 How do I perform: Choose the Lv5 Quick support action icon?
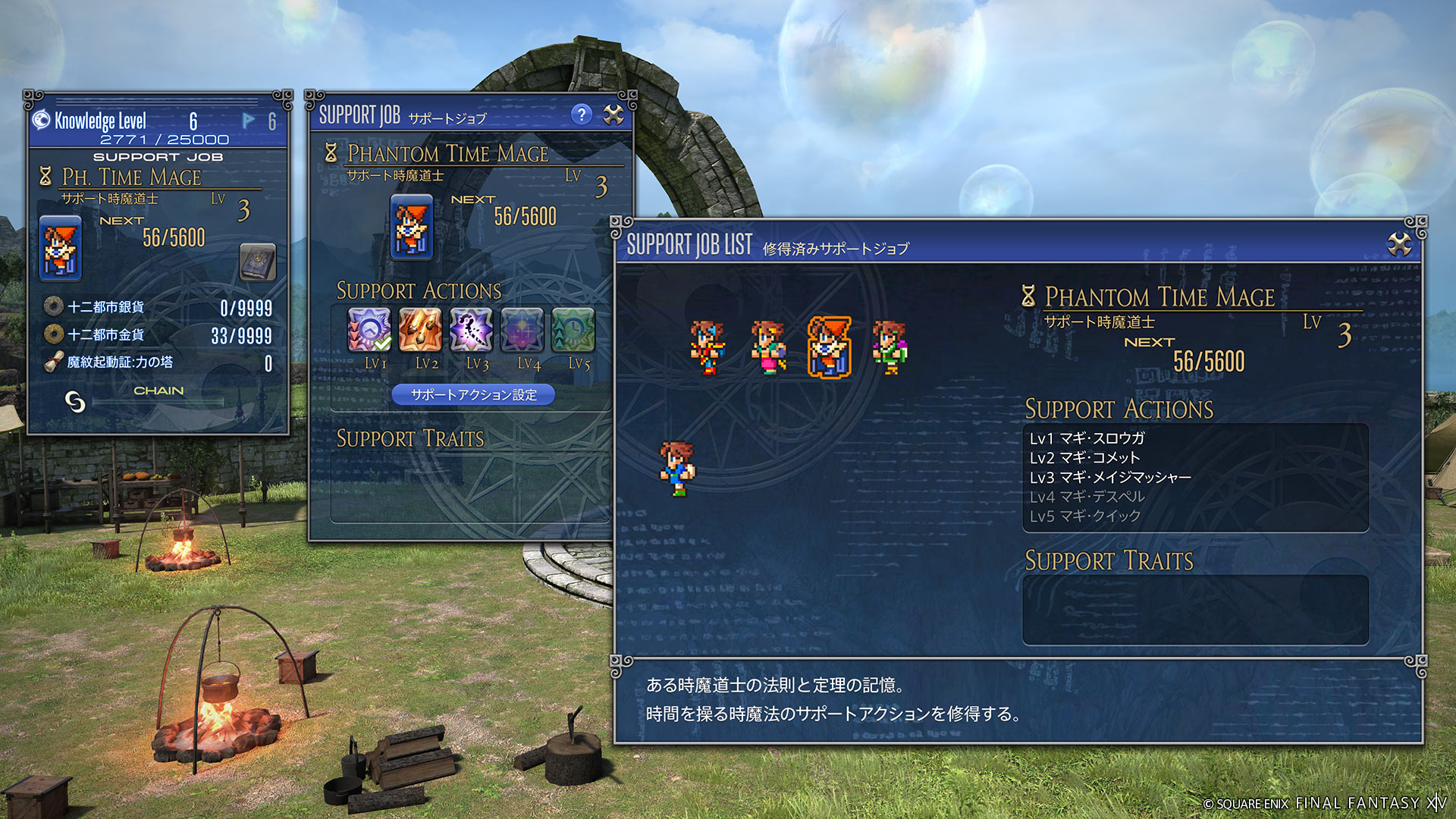coord(573,330)
